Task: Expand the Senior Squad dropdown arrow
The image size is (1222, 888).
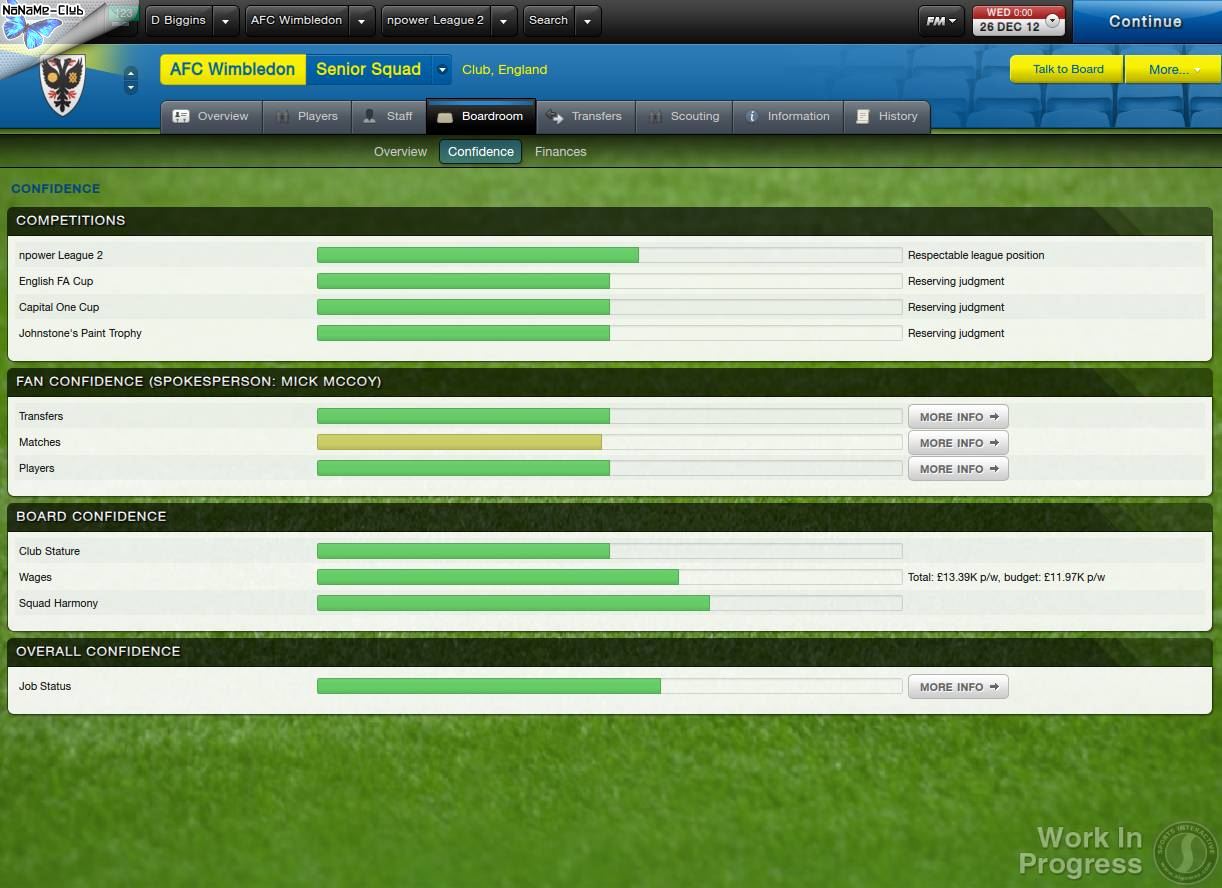Action: tap(442, 69)
